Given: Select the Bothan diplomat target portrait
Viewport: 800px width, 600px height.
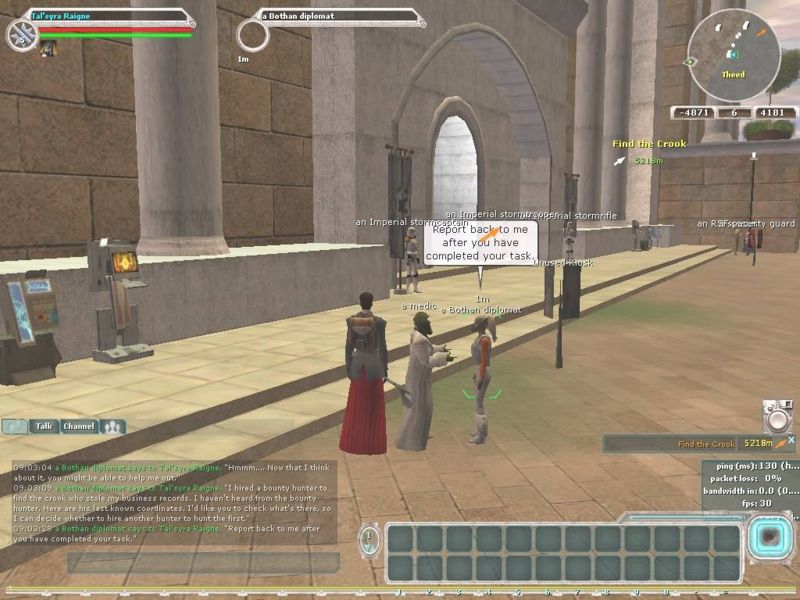Looking at the screenshot, I should (x=253, y=36).
